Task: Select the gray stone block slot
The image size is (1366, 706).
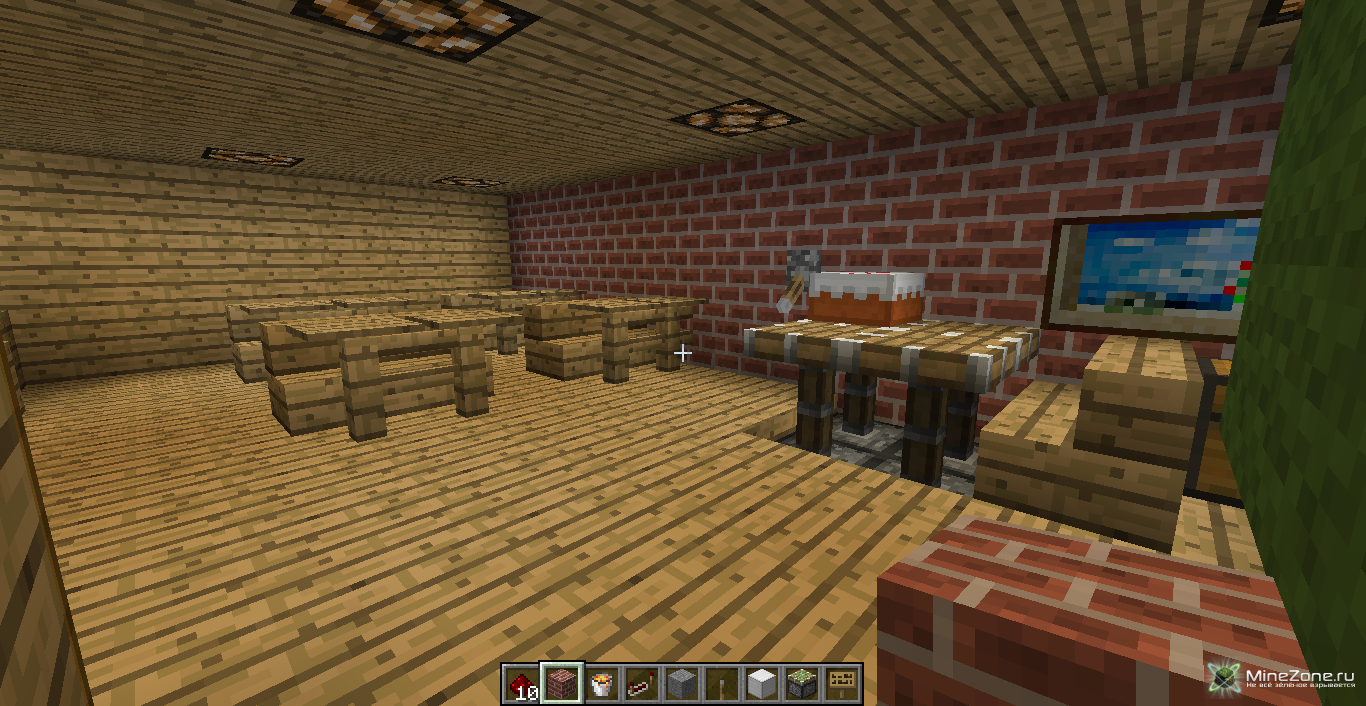Action: pos(682,684)
